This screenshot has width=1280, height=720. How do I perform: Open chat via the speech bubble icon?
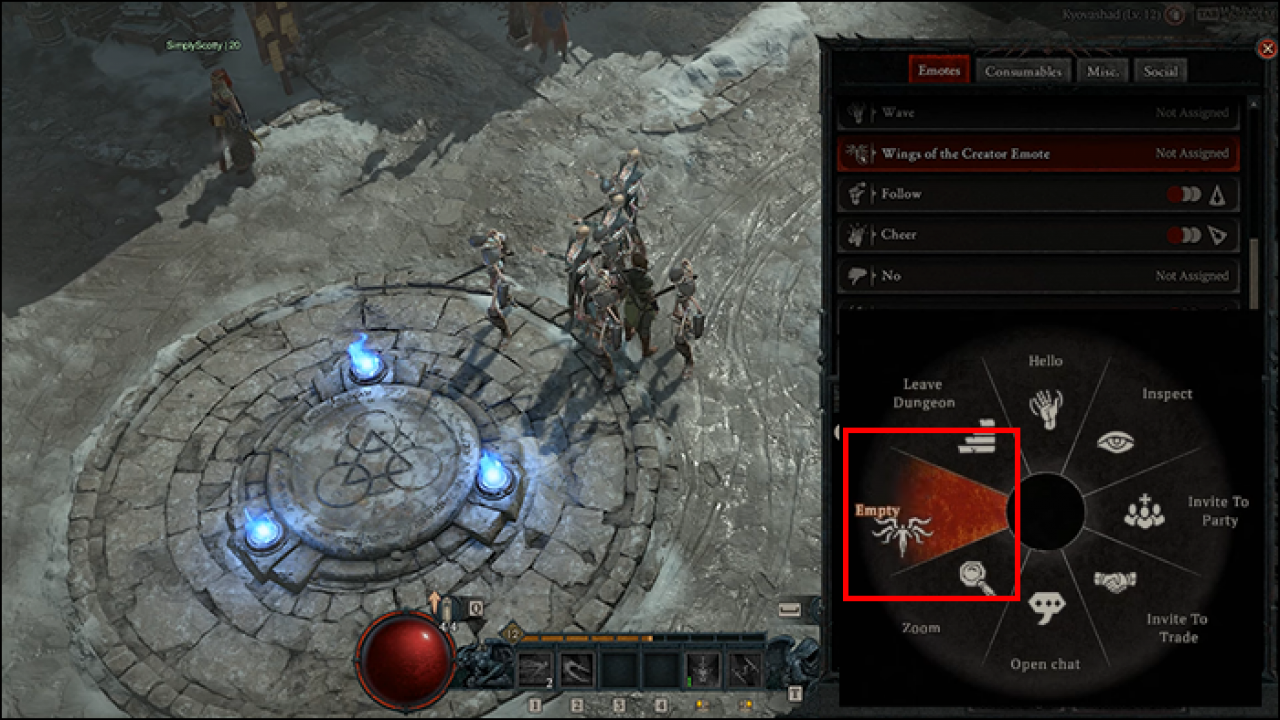pyautogui.click(x=1046, y=604)
